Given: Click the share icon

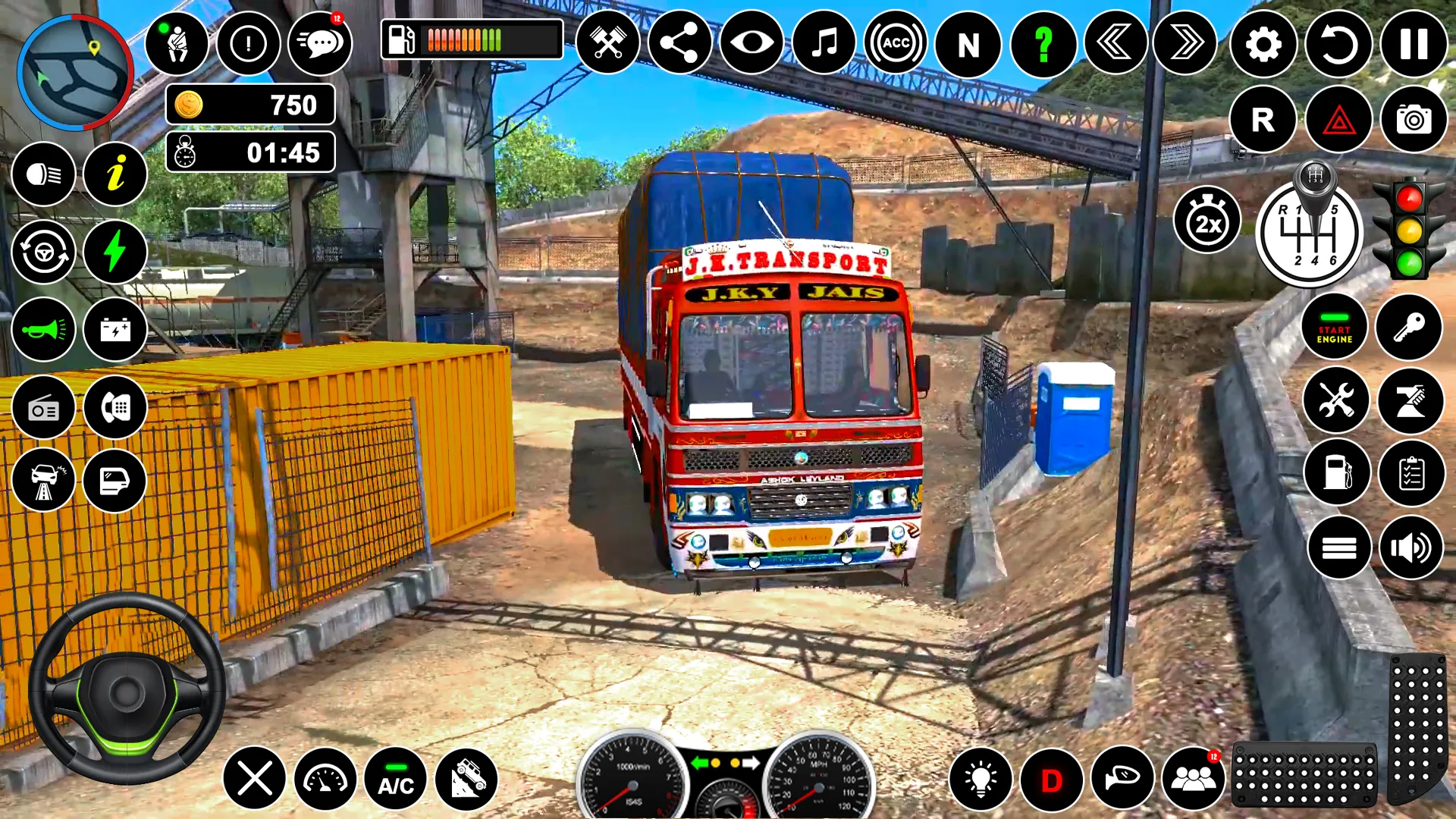Looking at the screenshot, I should pos(679,43).
